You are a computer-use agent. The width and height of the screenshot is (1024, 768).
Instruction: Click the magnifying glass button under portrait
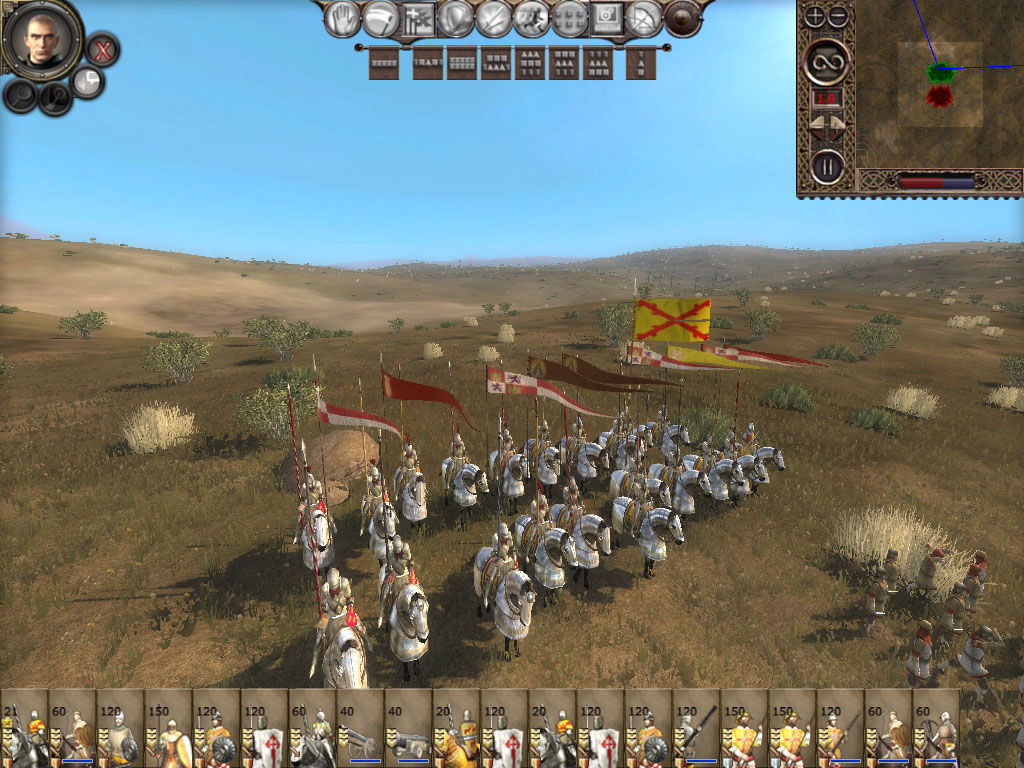pyautogui.click(x=20, y=95)
